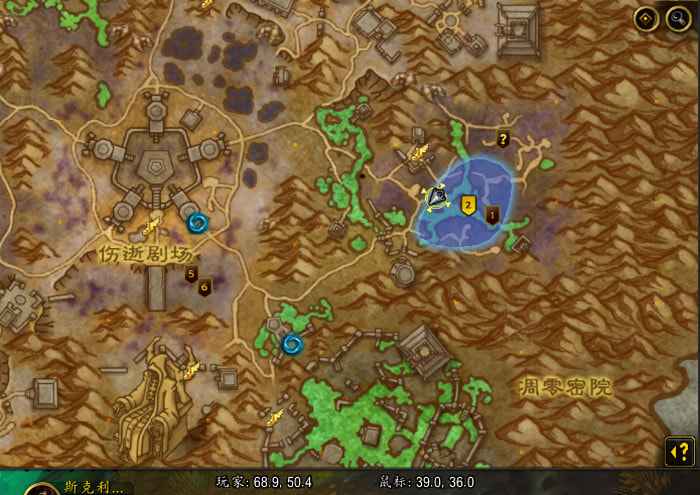Open the map tracking filter button
Image resolution: width=700 pixels, height=495 pixels.
(646, 18)
